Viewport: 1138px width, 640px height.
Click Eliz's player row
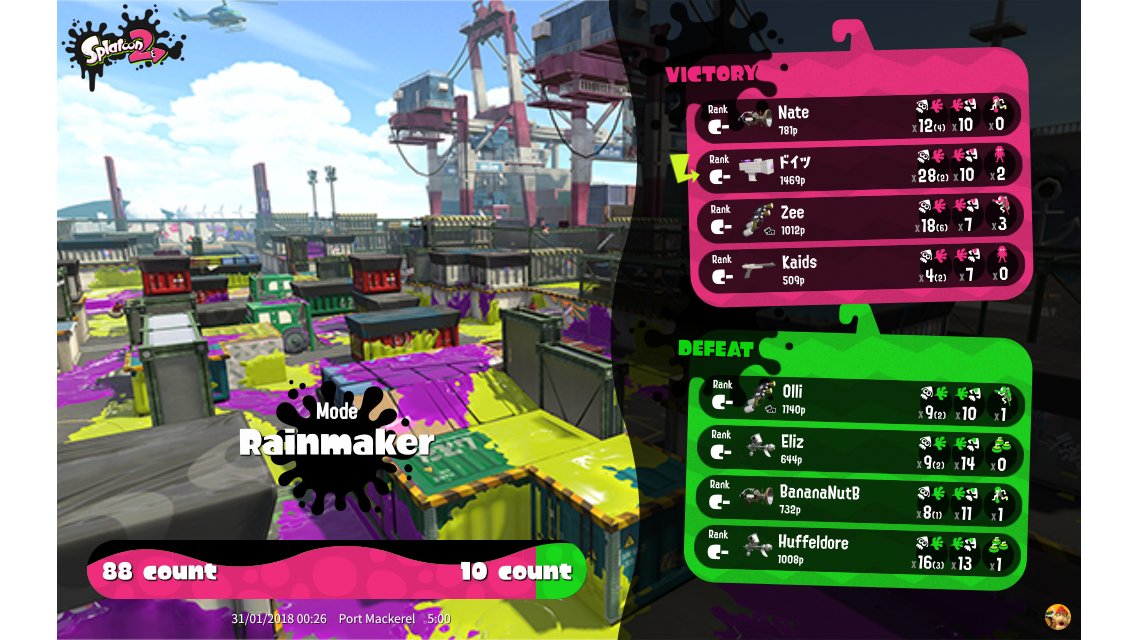coord(858,448)
